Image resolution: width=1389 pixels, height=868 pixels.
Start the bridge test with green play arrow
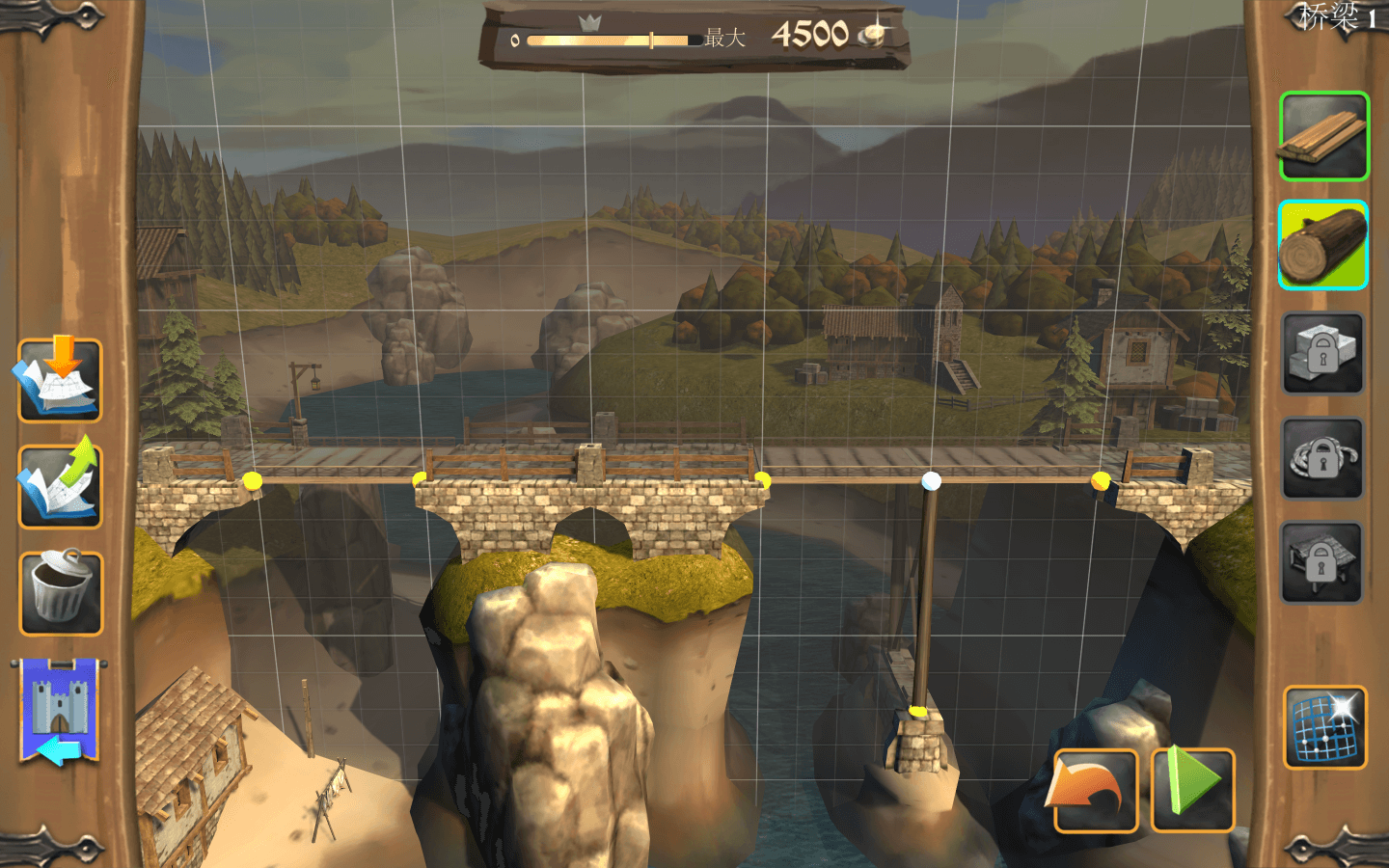coord(1193,789)
